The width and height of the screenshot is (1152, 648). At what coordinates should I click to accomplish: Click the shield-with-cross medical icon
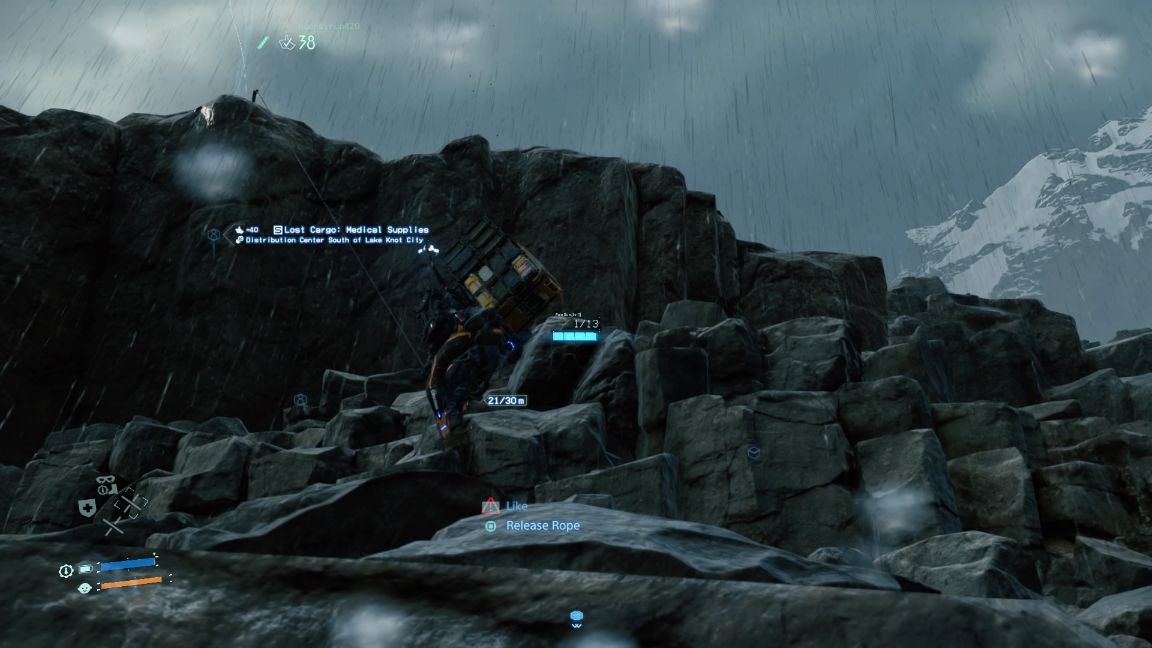87,507
